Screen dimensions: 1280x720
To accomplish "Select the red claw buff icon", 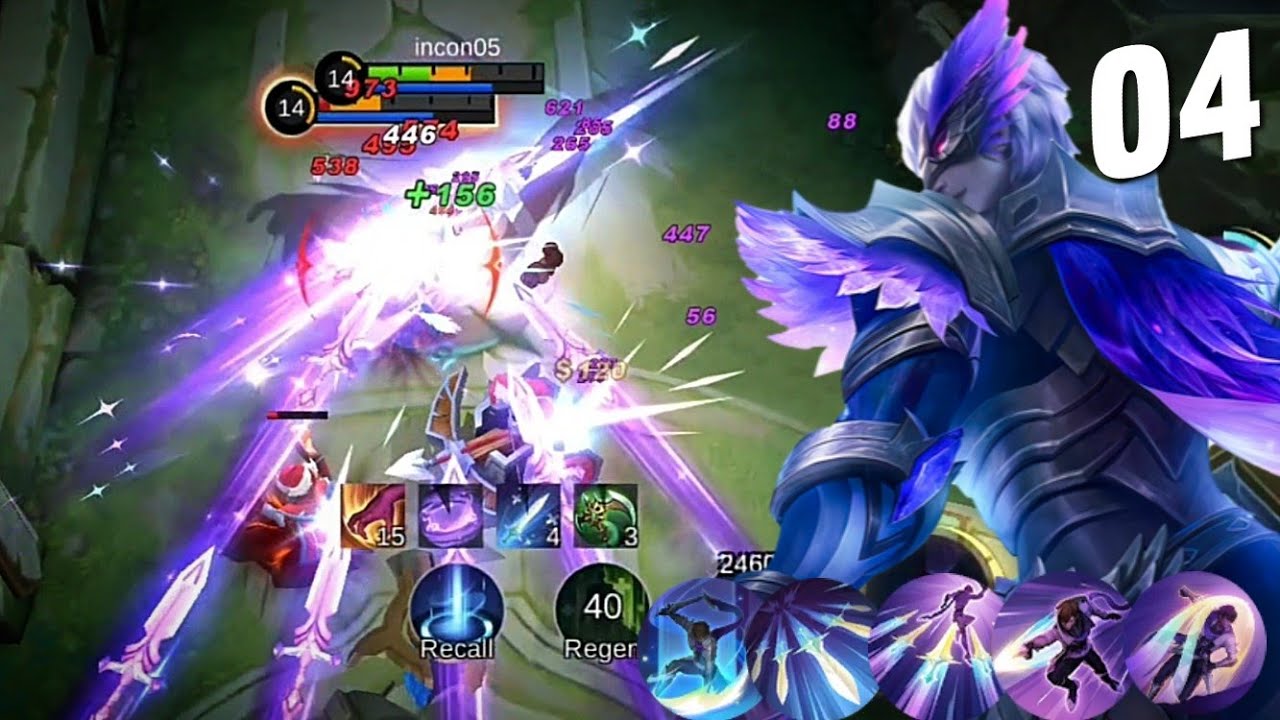I will click(x=373, y=517).
